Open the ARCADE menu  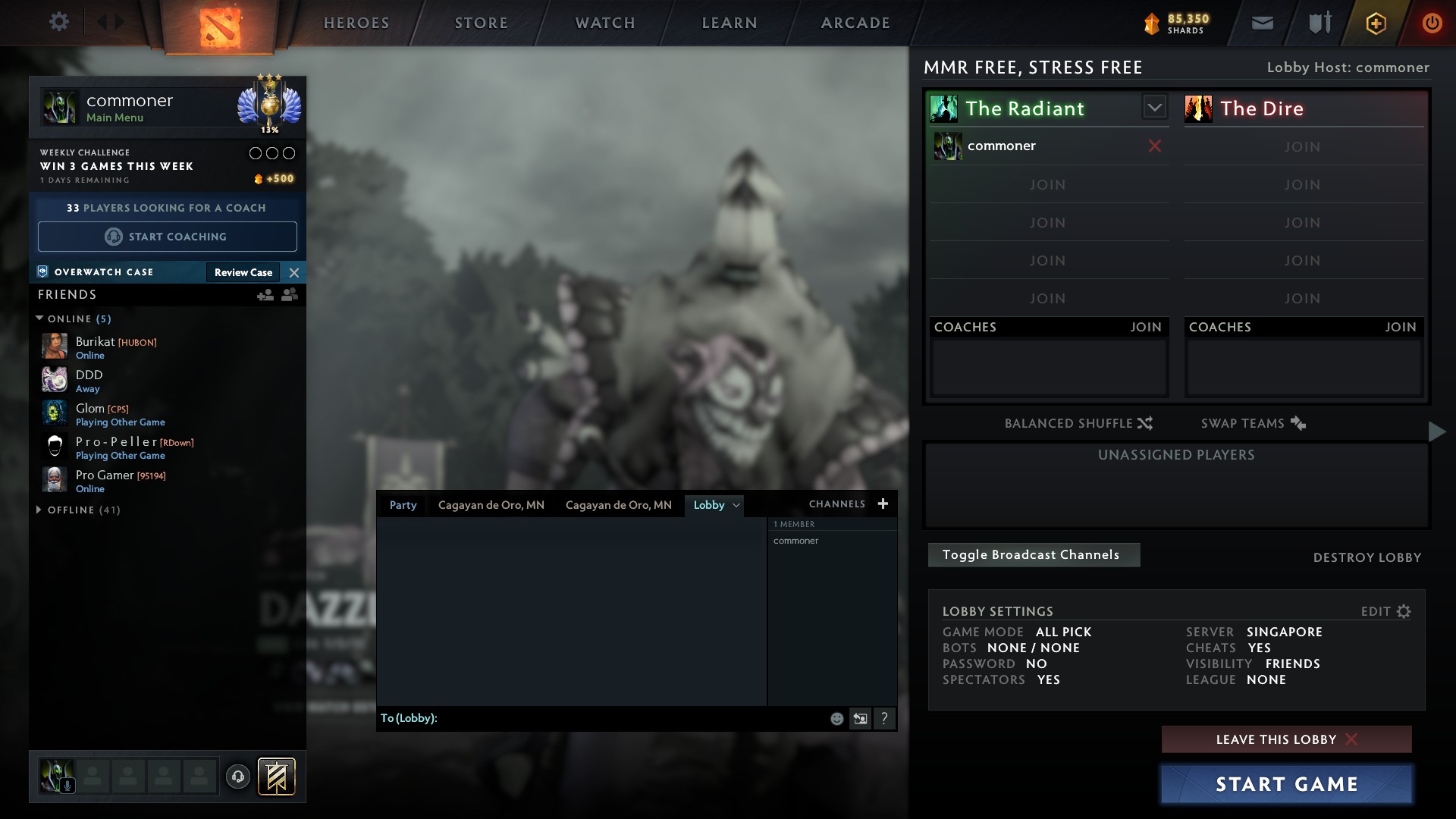point(855,23)
